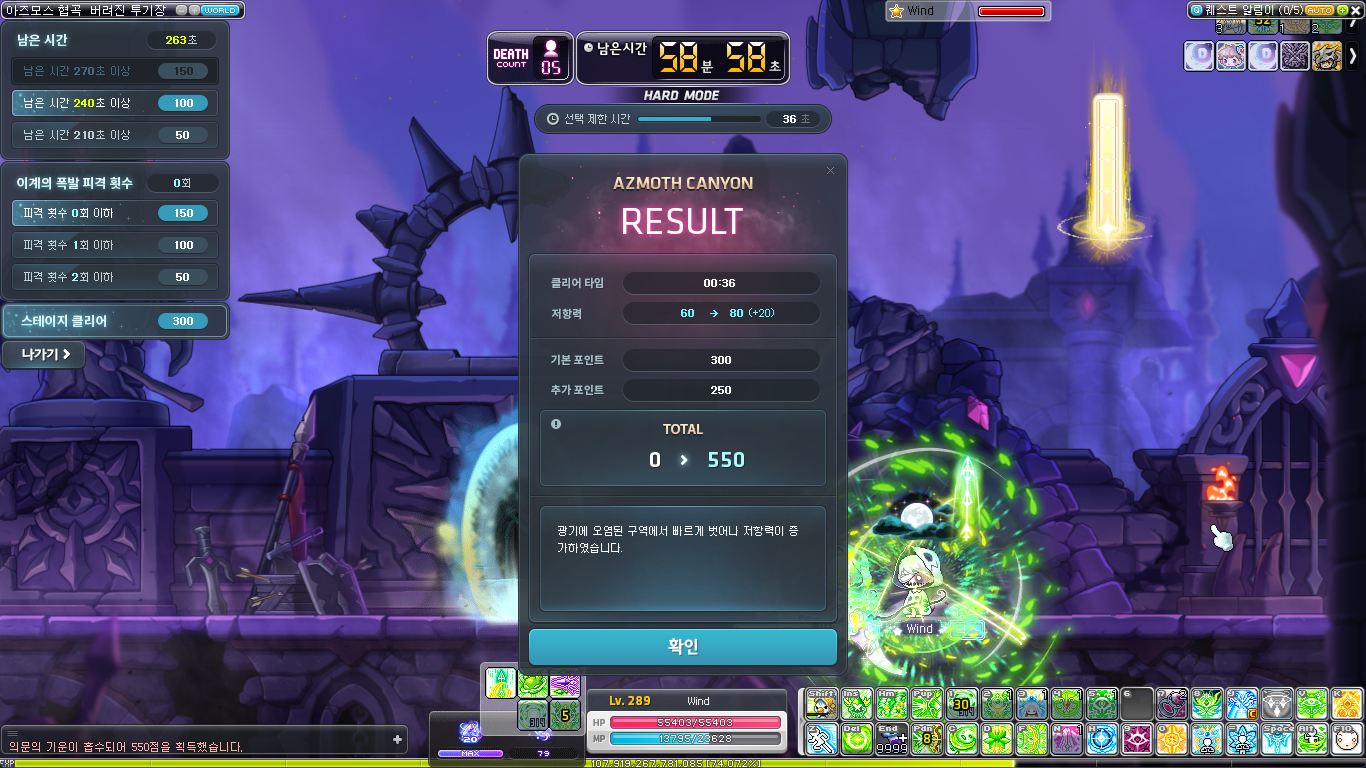1366x768 pixels.
Task: Open the WORLD map button
Action: (219, 10)
